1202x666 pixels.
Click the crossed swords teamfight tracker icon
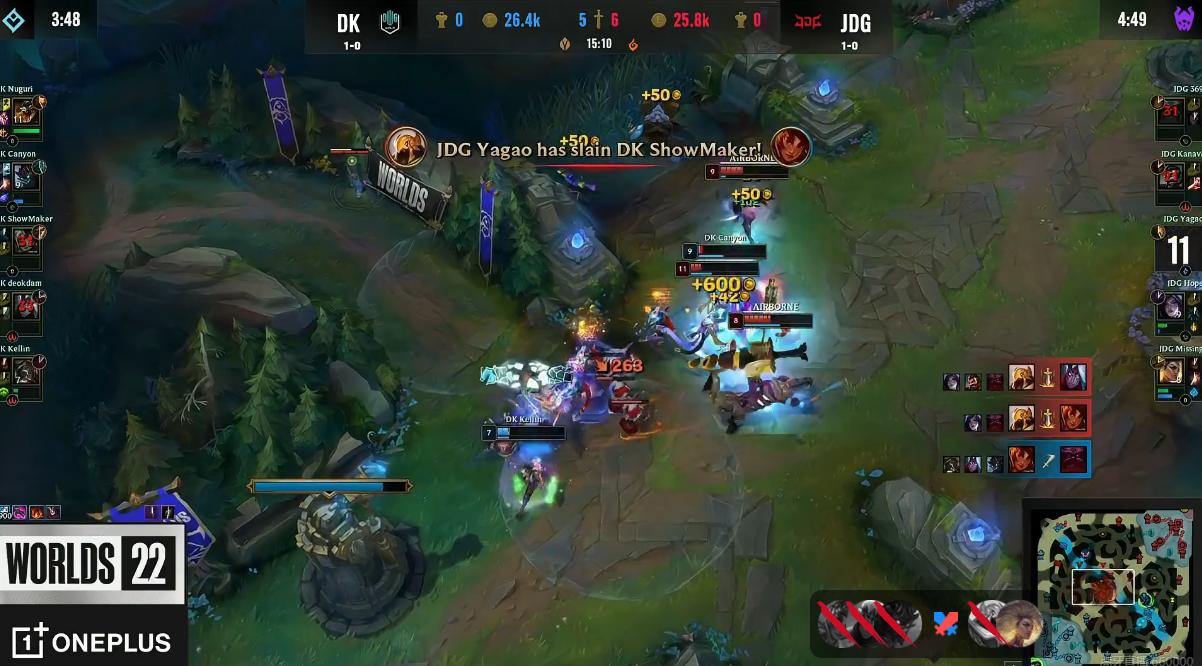945,624
